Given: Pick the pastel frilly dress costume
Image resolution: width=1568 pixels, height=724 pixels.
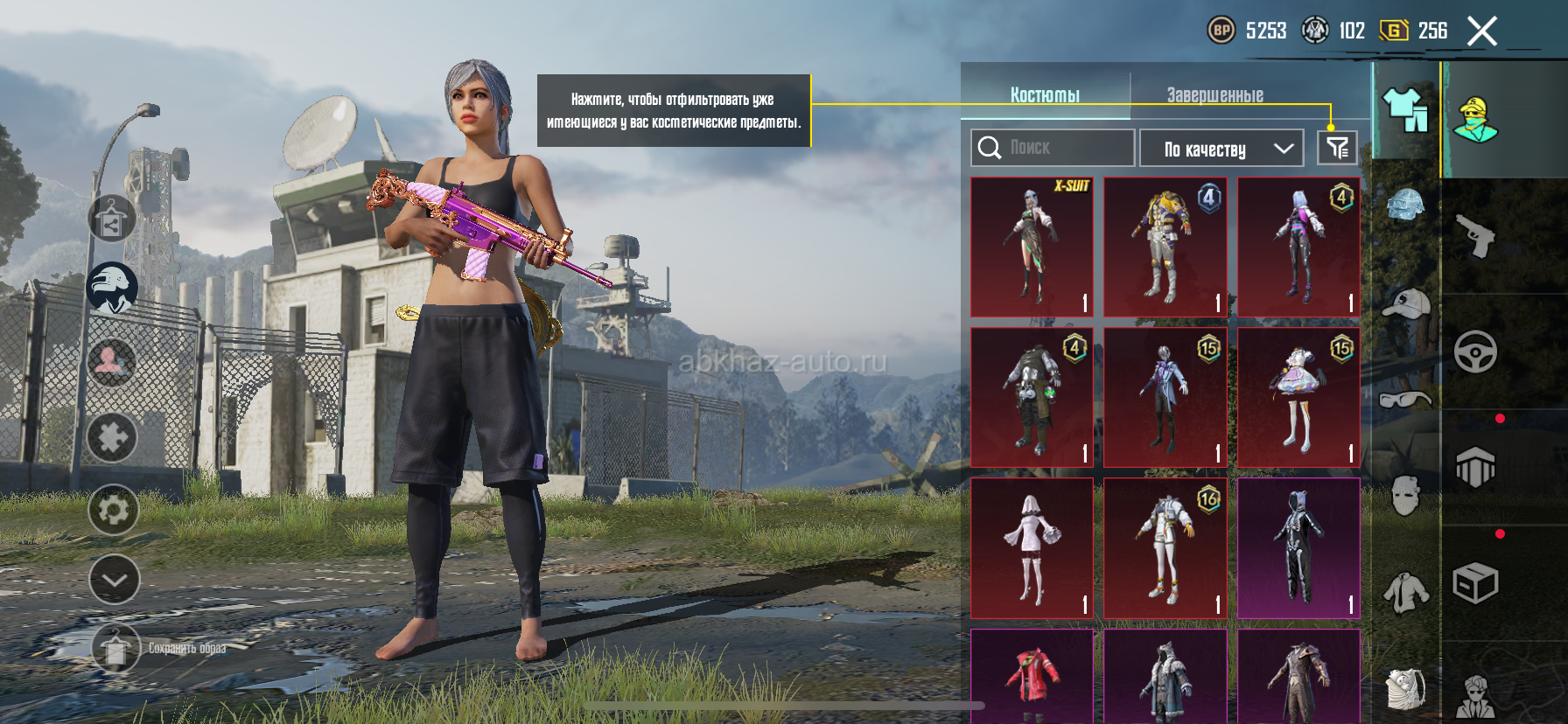Looking at the screenshot, I should click(x=1298, y=398).
